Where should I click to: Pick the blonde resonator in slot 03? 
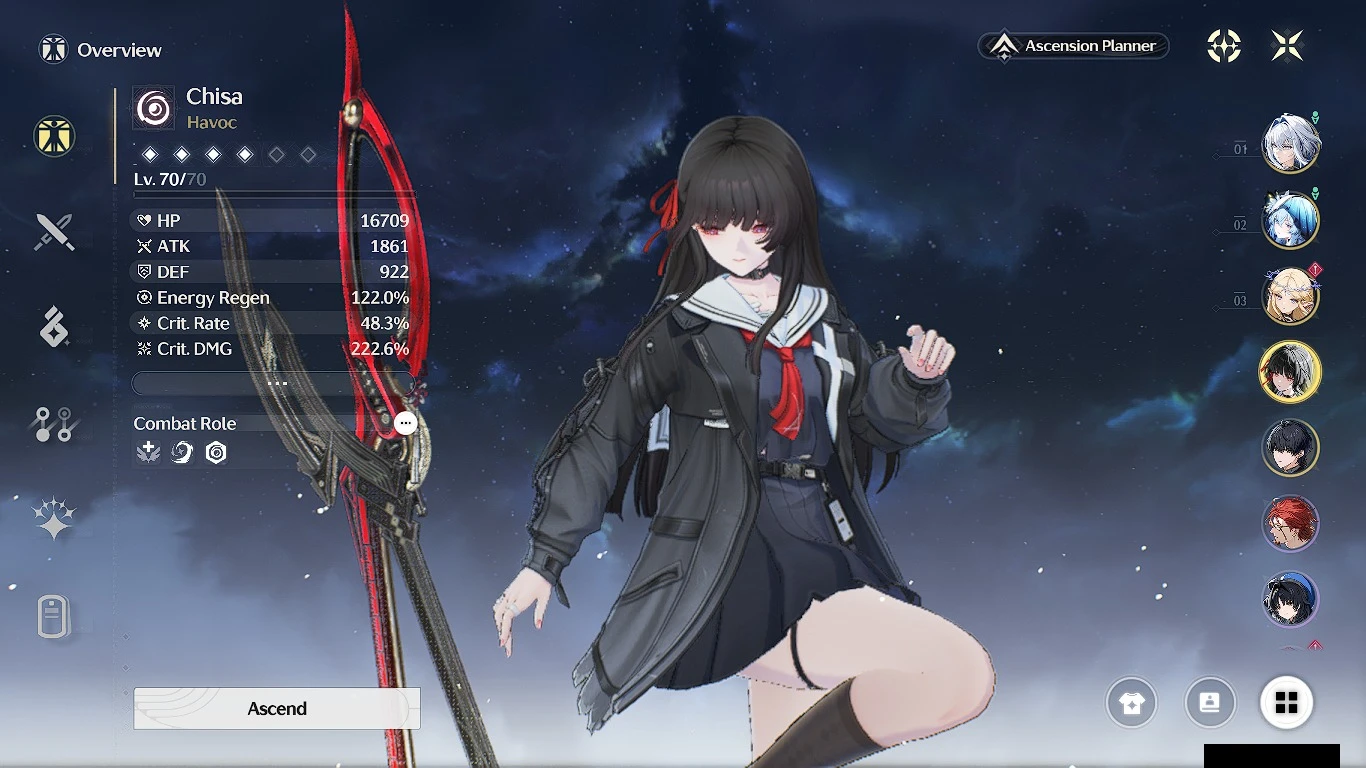(1290, 296)
